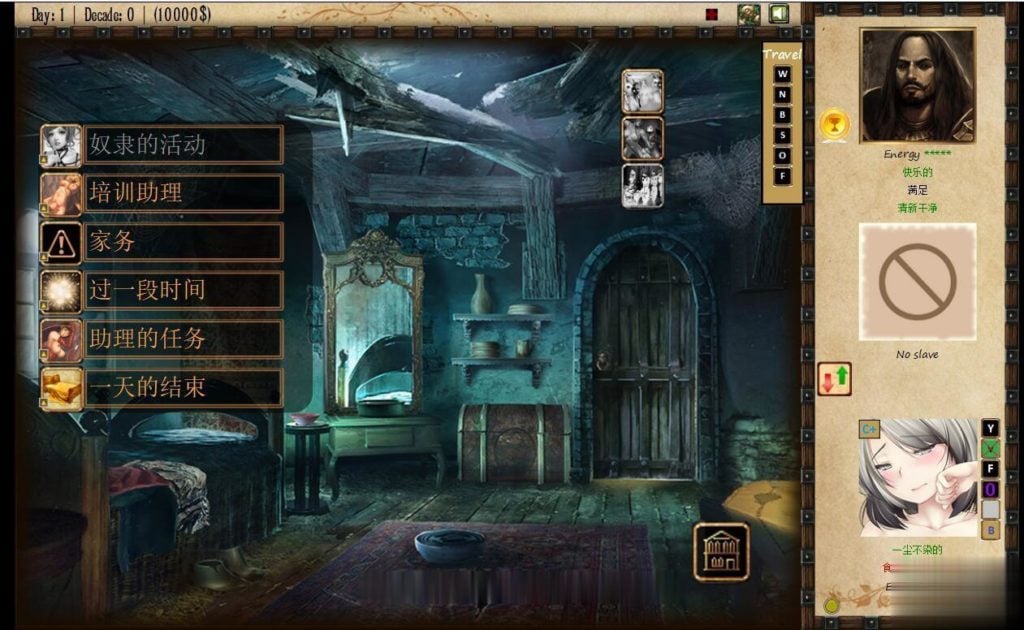
Task: Travel using the N button
Action: [783, 95]
